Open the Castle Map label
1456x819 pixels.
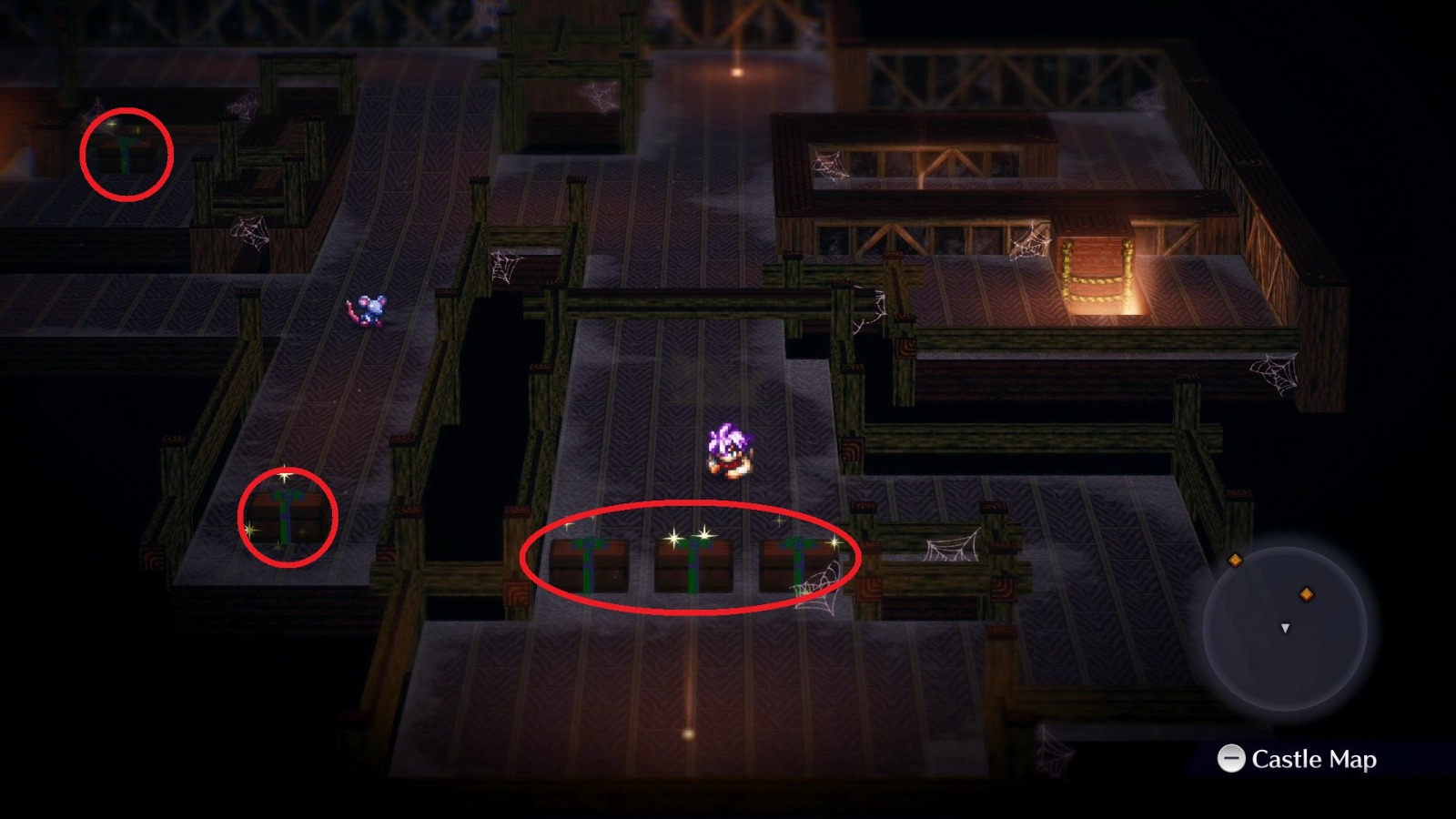pos(1316,758)
